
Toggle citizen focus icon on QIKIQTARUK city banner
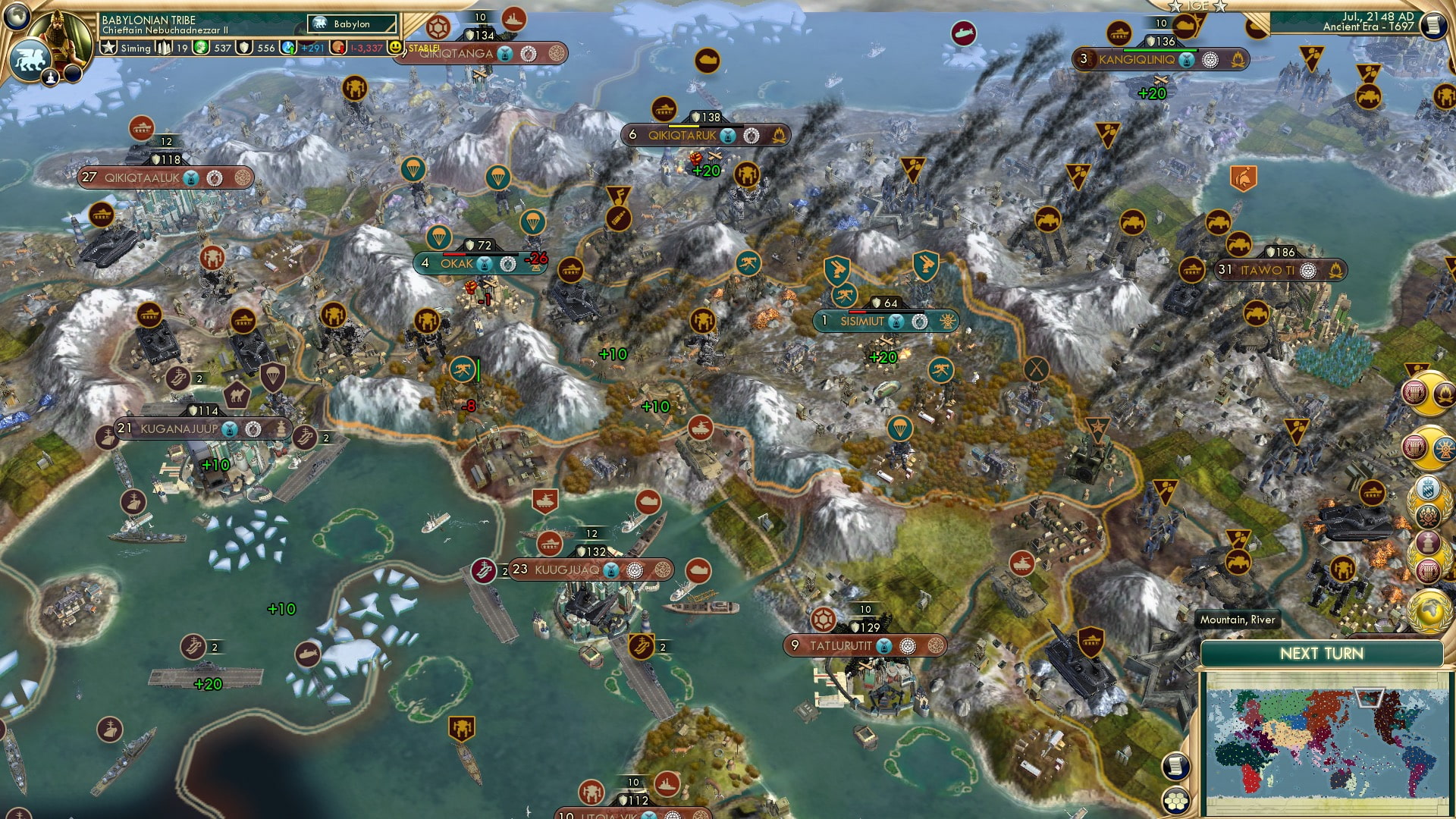(x=729, y=136)
